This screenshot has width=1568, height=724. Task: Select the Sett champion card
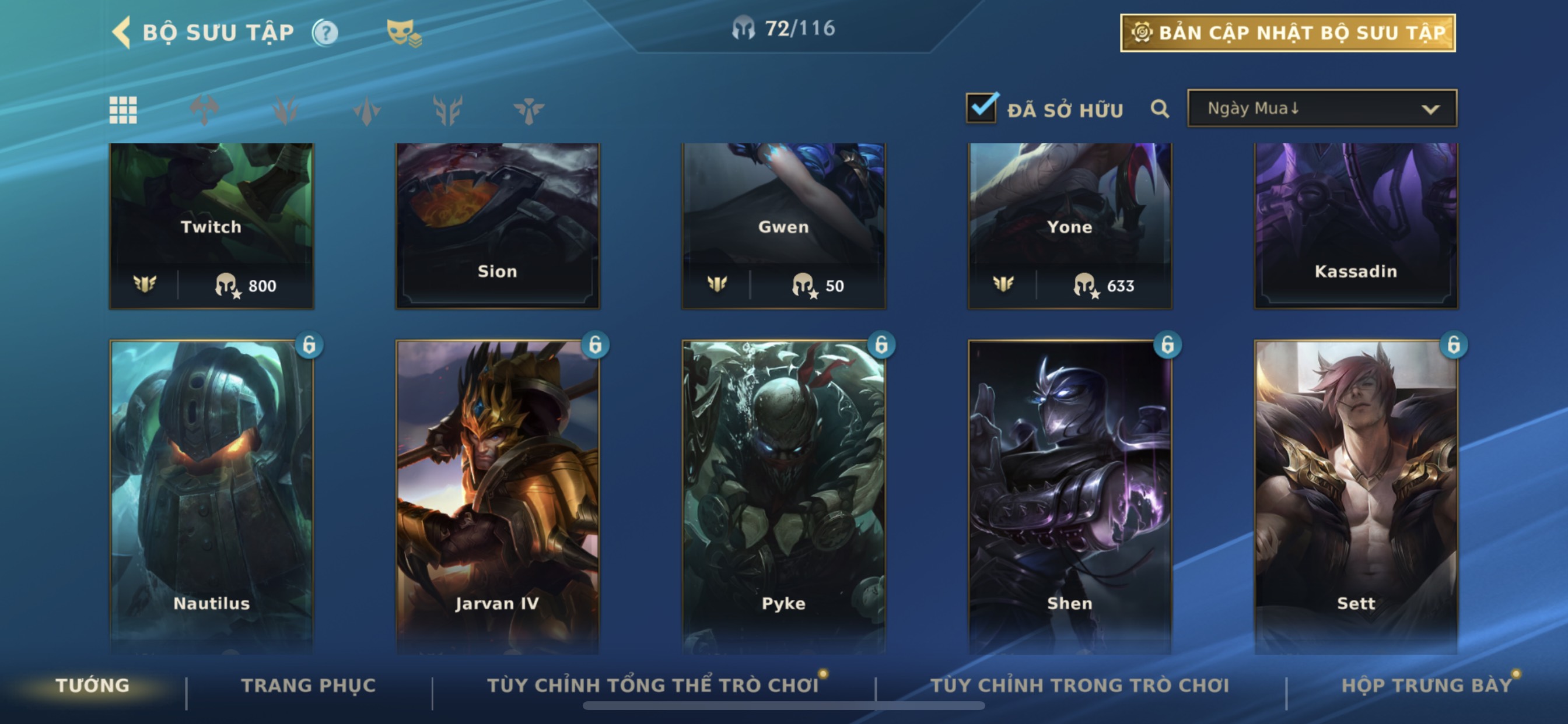[x=1356, y=496]
